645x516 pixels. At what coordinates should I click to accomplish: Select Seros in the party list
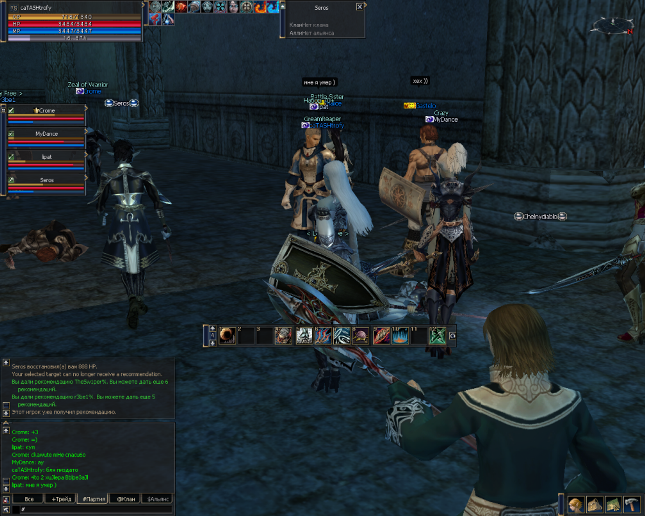pyautogui.click(x=47, y=180)
